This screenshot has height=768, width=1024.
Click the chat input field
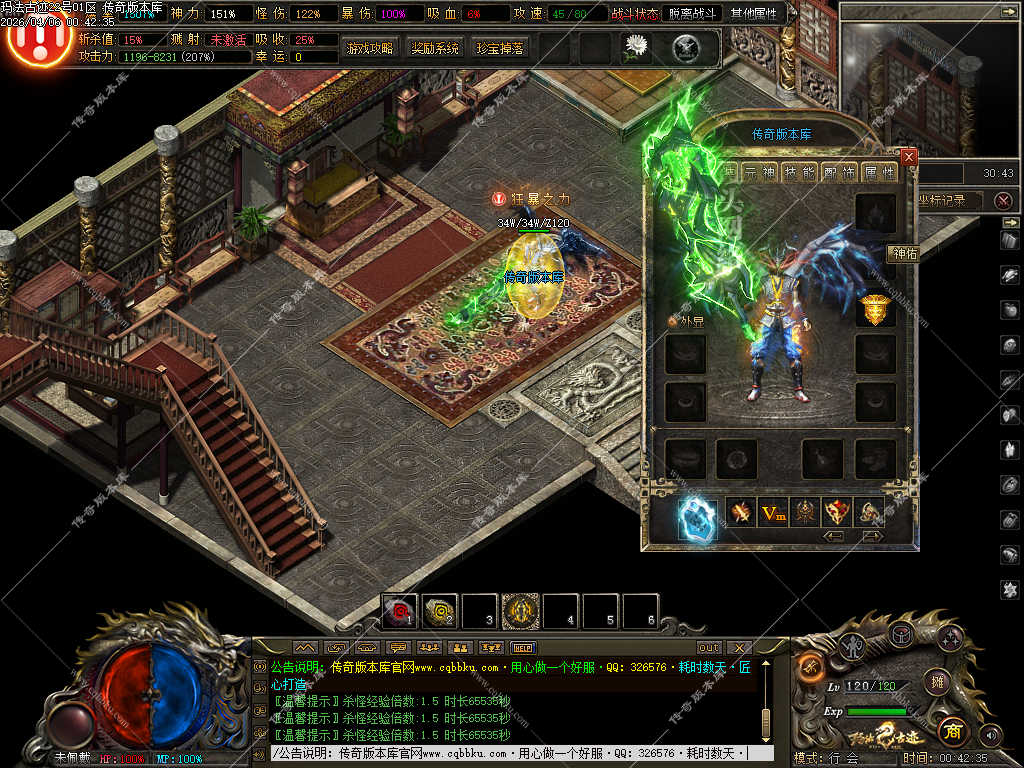pyautogui.click(x=510, y=753)
